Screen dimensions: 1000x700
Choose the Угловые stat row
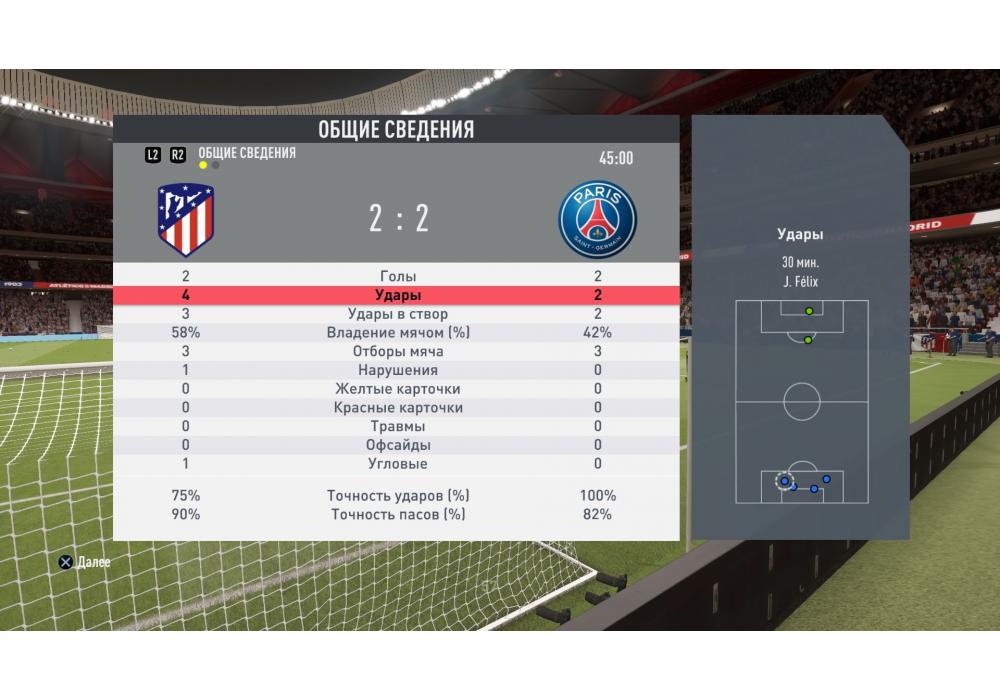(397, 464)
